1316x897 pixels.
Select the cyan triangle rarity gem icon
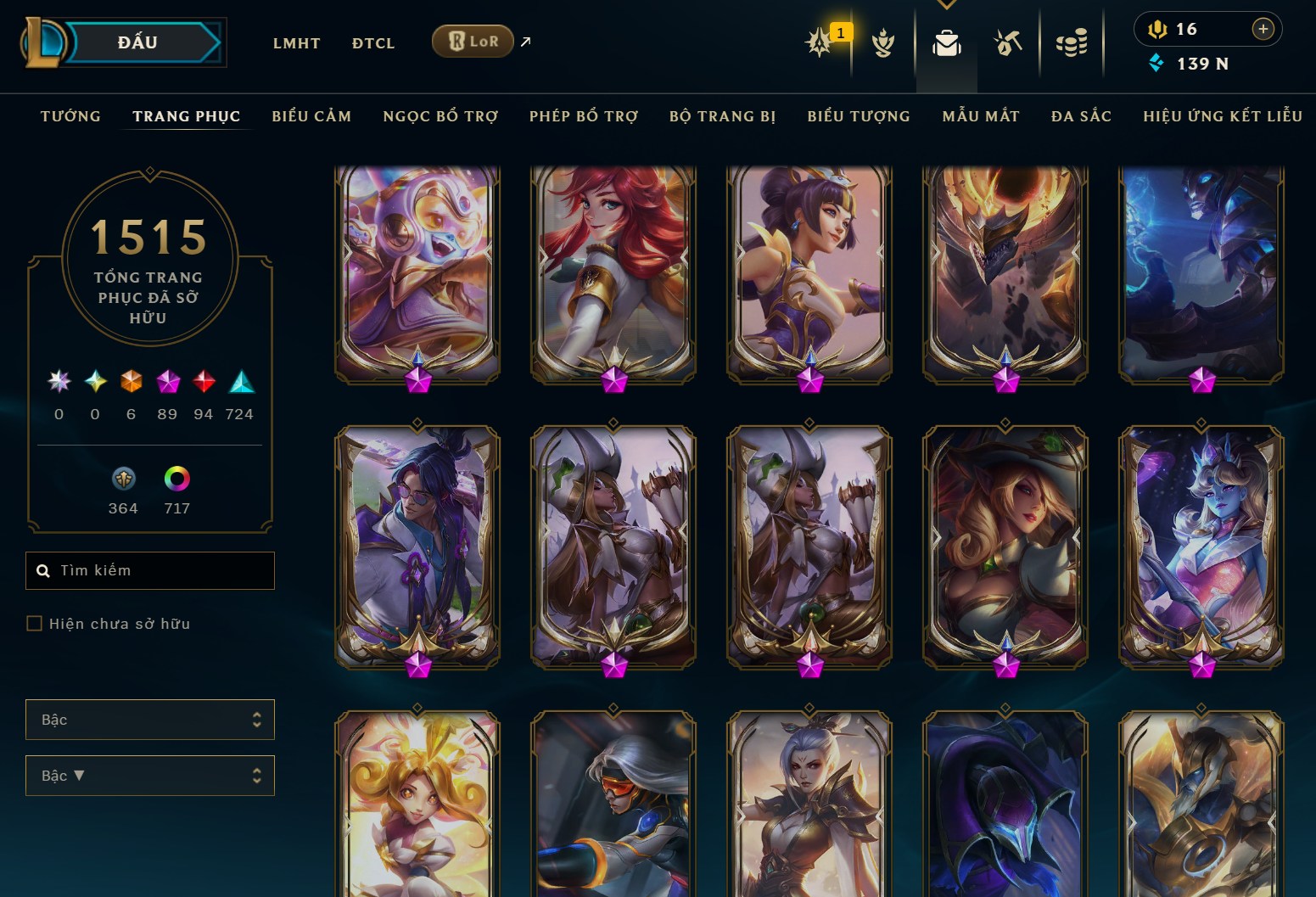239,381
